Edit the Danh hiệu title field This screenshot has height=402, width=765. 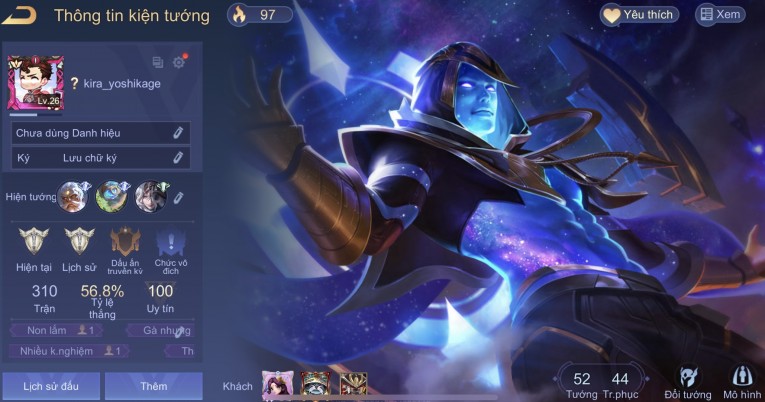178,133
